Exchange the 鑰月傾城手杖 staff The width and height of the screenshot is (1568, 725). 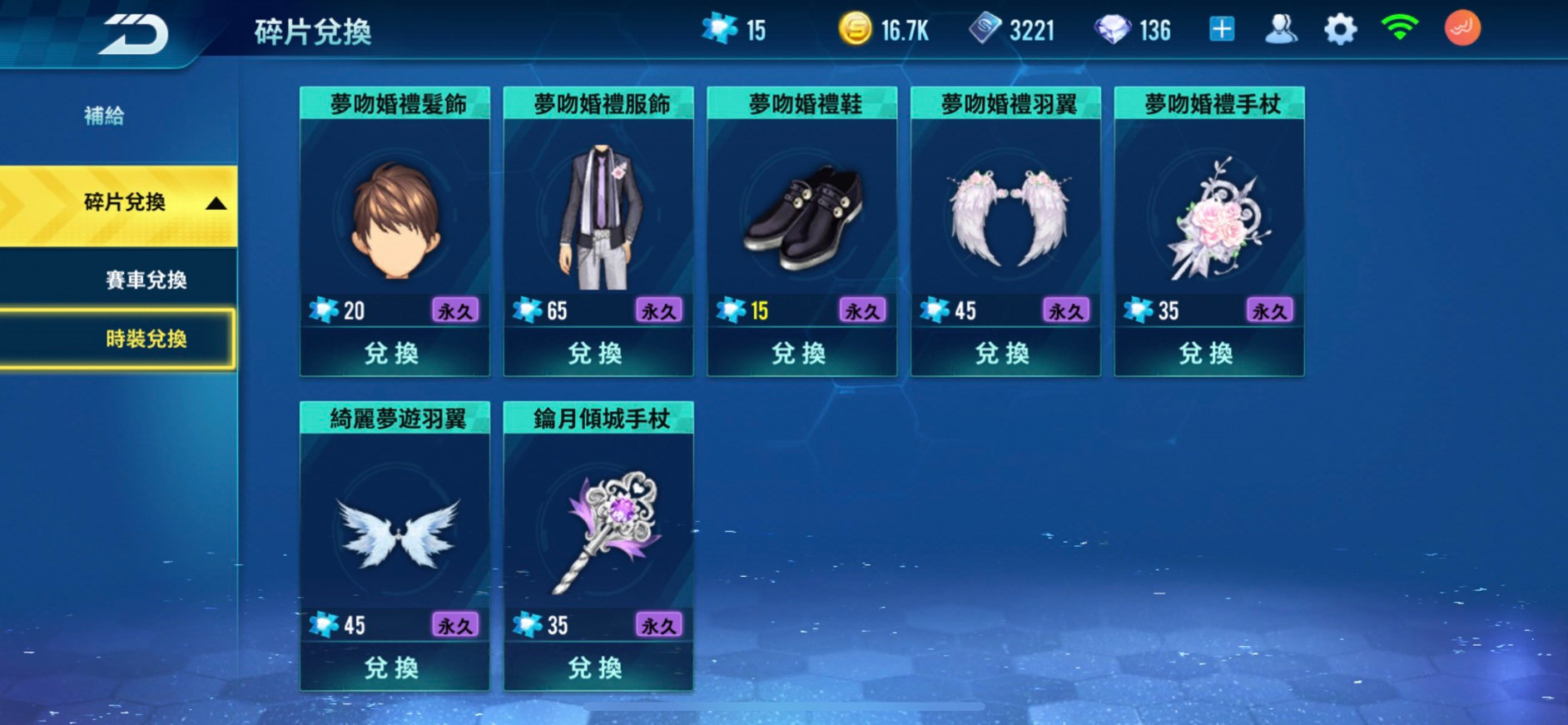[x=598, y=667]
